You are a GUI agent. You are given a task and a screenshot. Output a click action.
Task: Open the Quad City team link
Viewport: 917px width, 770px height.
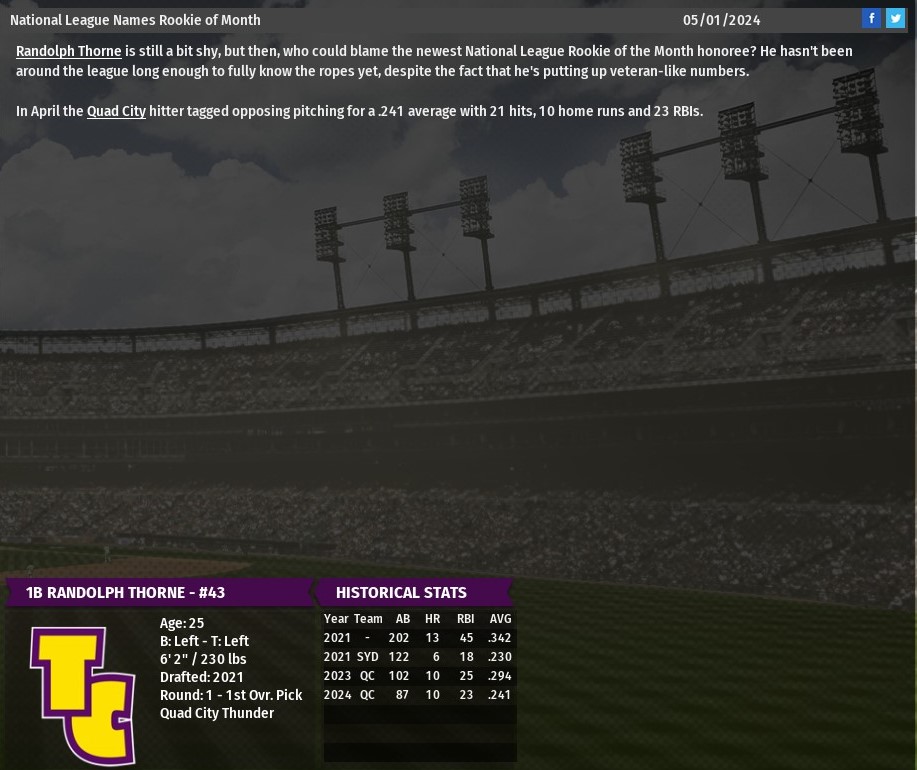coord(116,111)
